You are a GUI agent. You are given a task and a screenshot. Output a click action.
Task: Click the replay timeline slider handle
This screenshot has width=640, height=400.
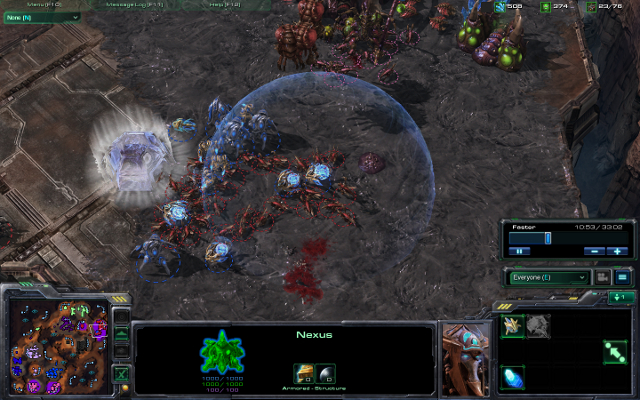point(547,238)
